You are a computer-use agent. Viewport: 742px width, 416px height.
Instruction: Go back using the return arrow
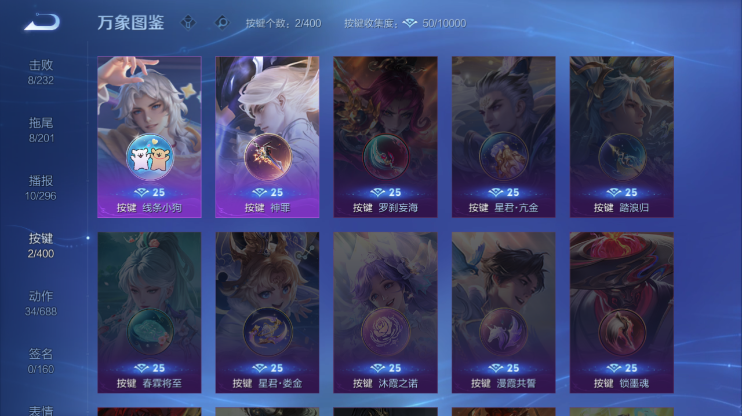(x=41, y=22)
